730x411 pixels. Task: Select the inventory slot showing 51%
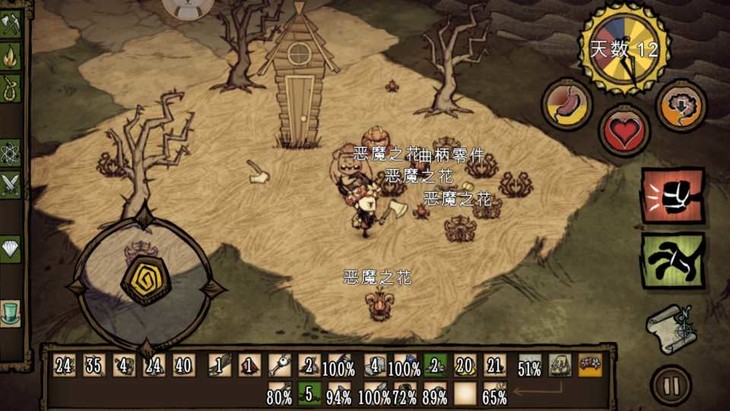pyautogui.click(x=530, y=366)
